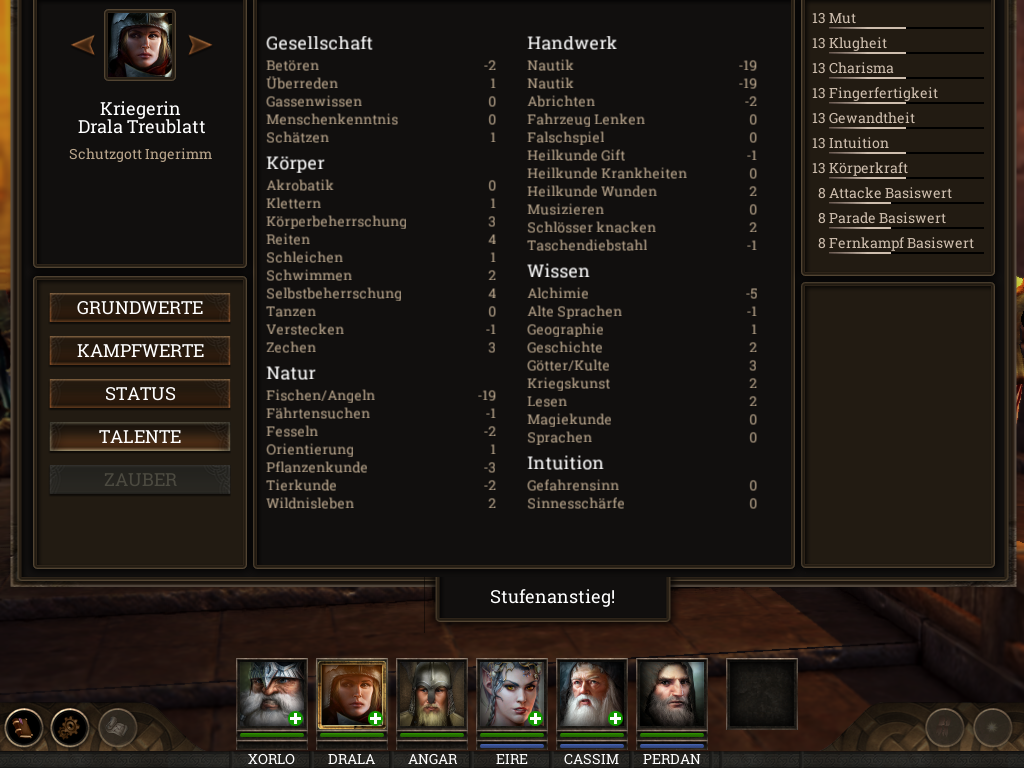Pick the Heilkunde Wunden talent row
The height and width of the screenshot is (768, 1024).
(642, 192)
